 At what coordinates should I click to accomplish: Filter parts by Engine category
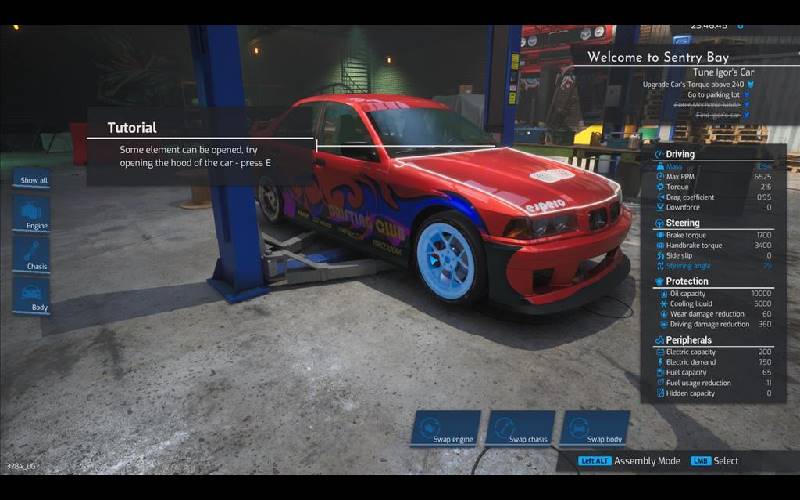click(31, 215)
